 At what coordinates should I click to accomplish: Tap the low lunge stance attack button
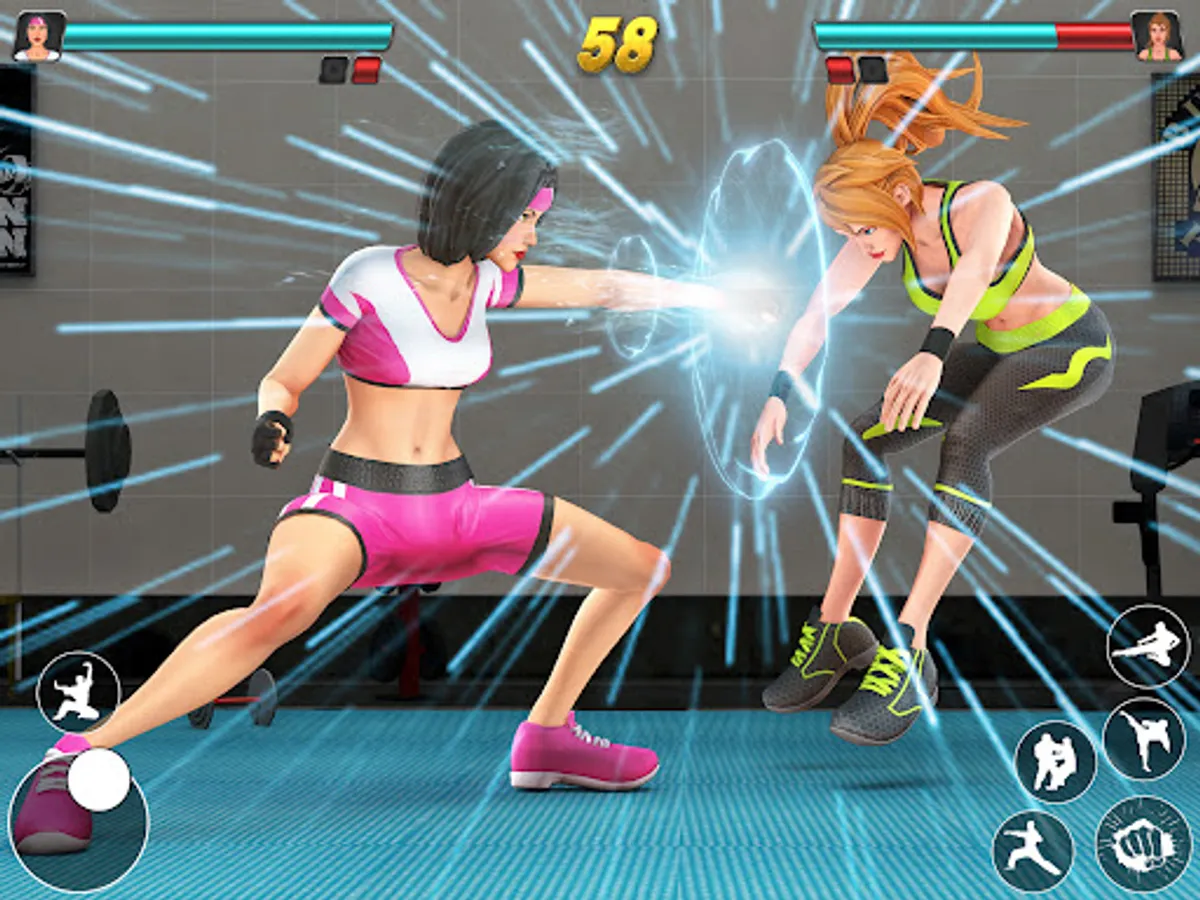click(1033, 851)
